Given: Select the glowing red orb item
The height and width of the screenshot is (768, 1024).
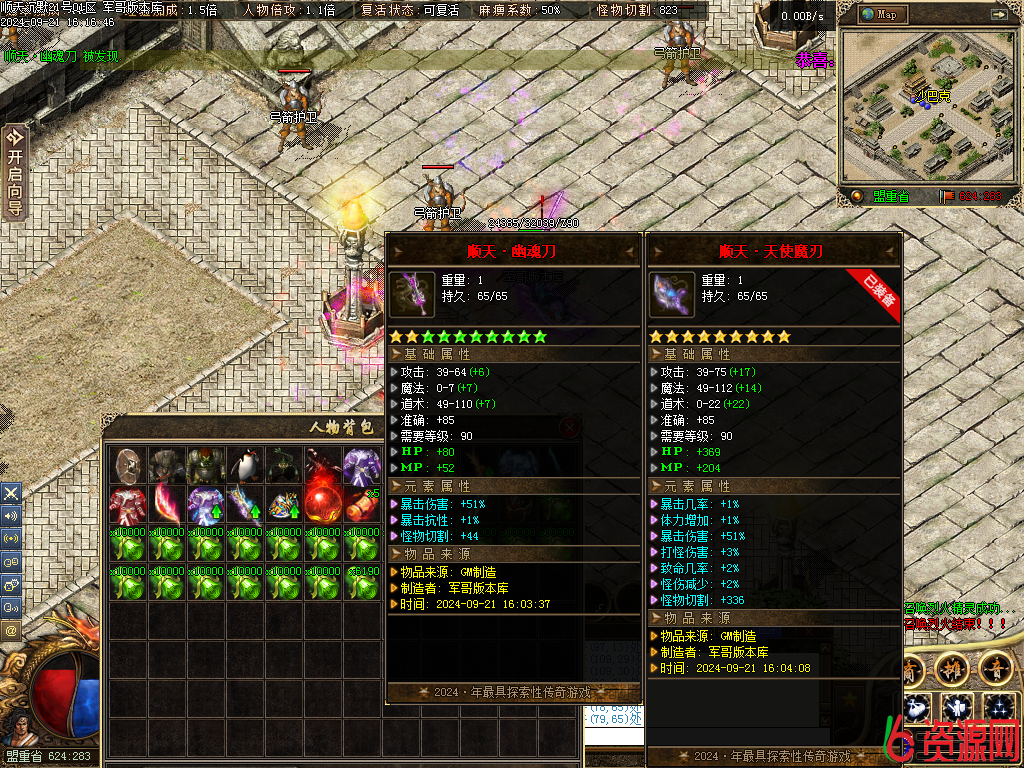Looking at the screenshot, I should (323, 502).
